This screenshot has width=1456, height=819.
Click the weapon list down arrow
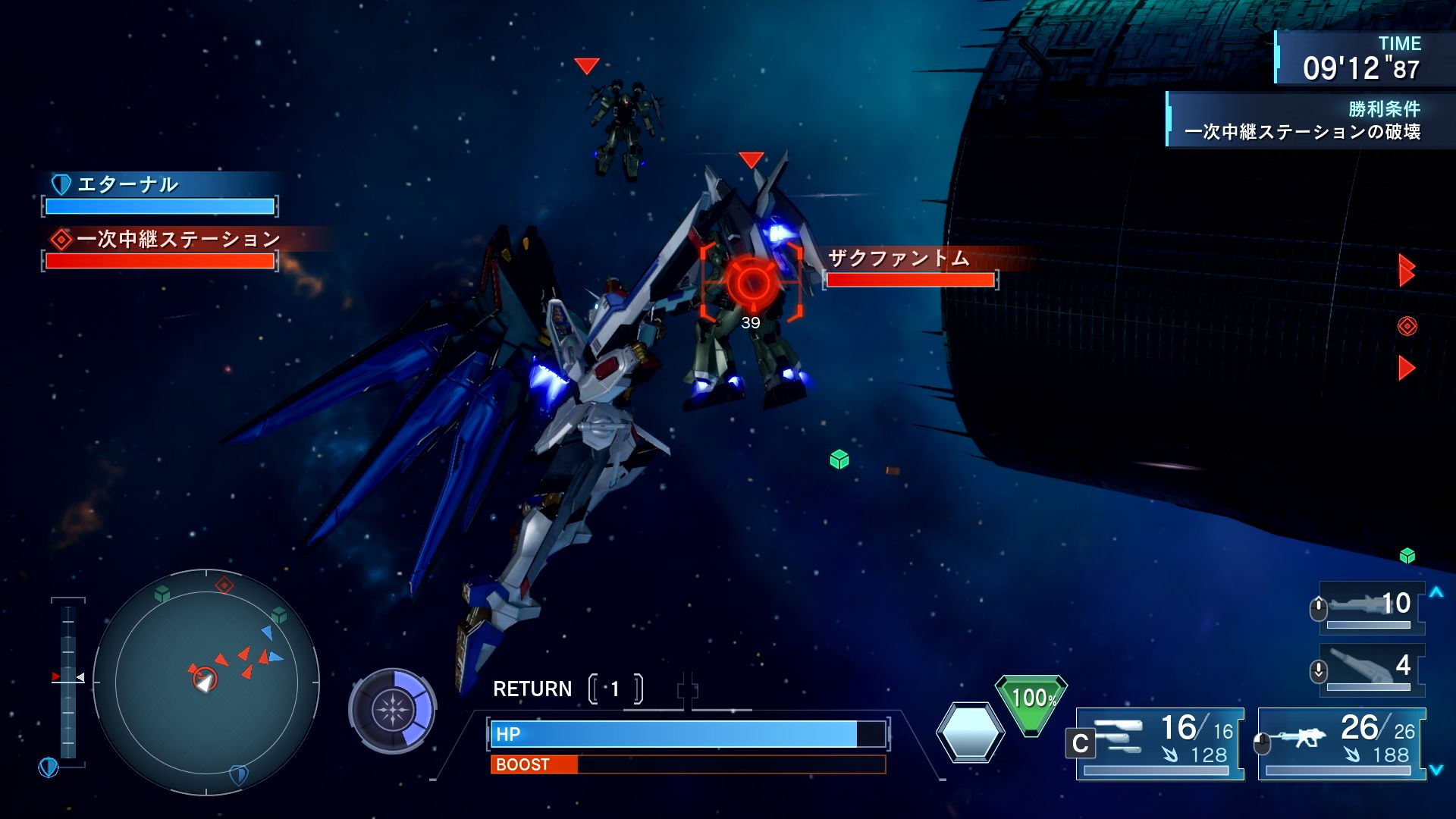(x=1436, y=770)
